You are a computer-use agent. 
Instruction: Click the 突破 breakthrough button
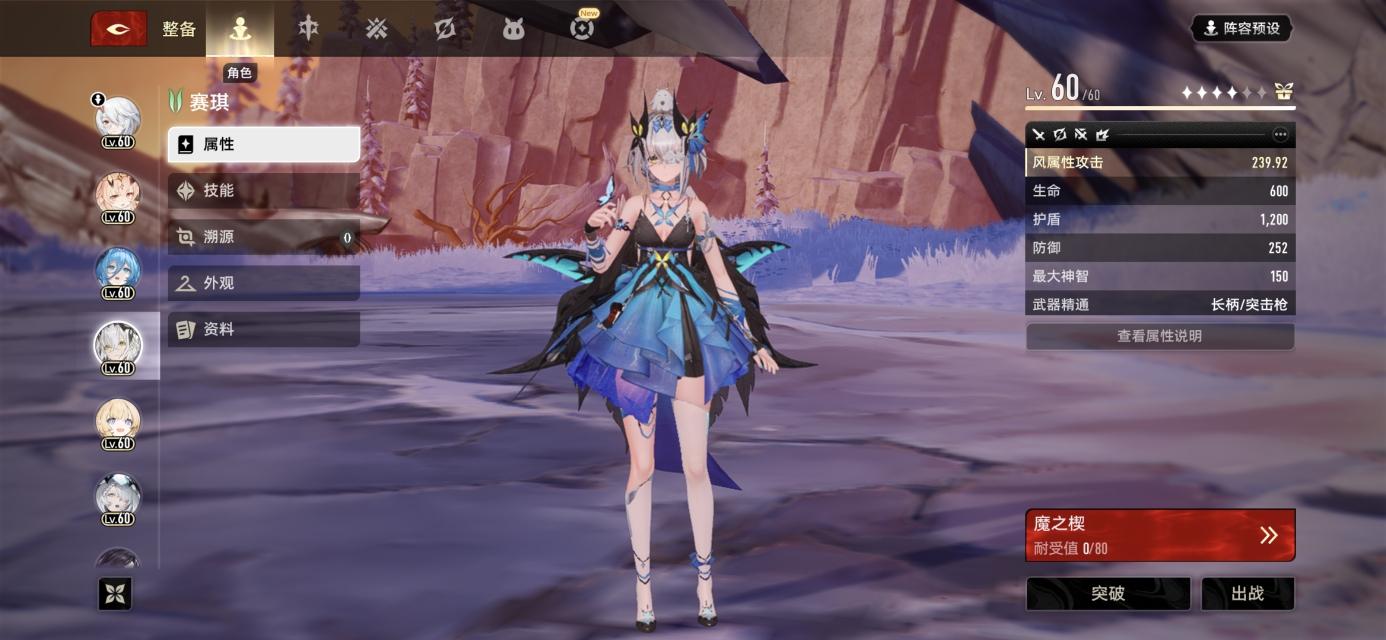tap(1107, 594)
